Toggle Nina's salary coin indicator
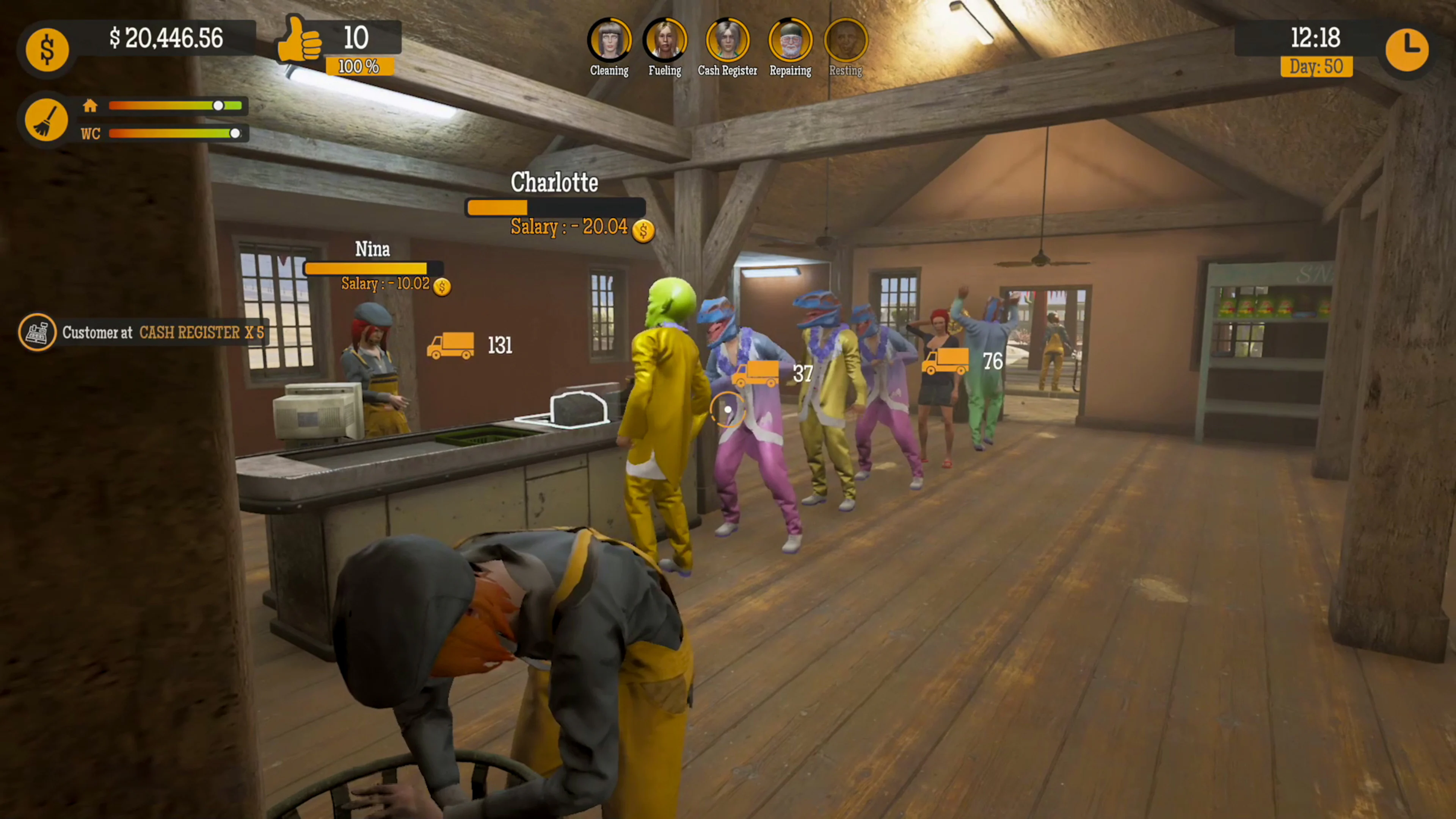 point(442,287)
